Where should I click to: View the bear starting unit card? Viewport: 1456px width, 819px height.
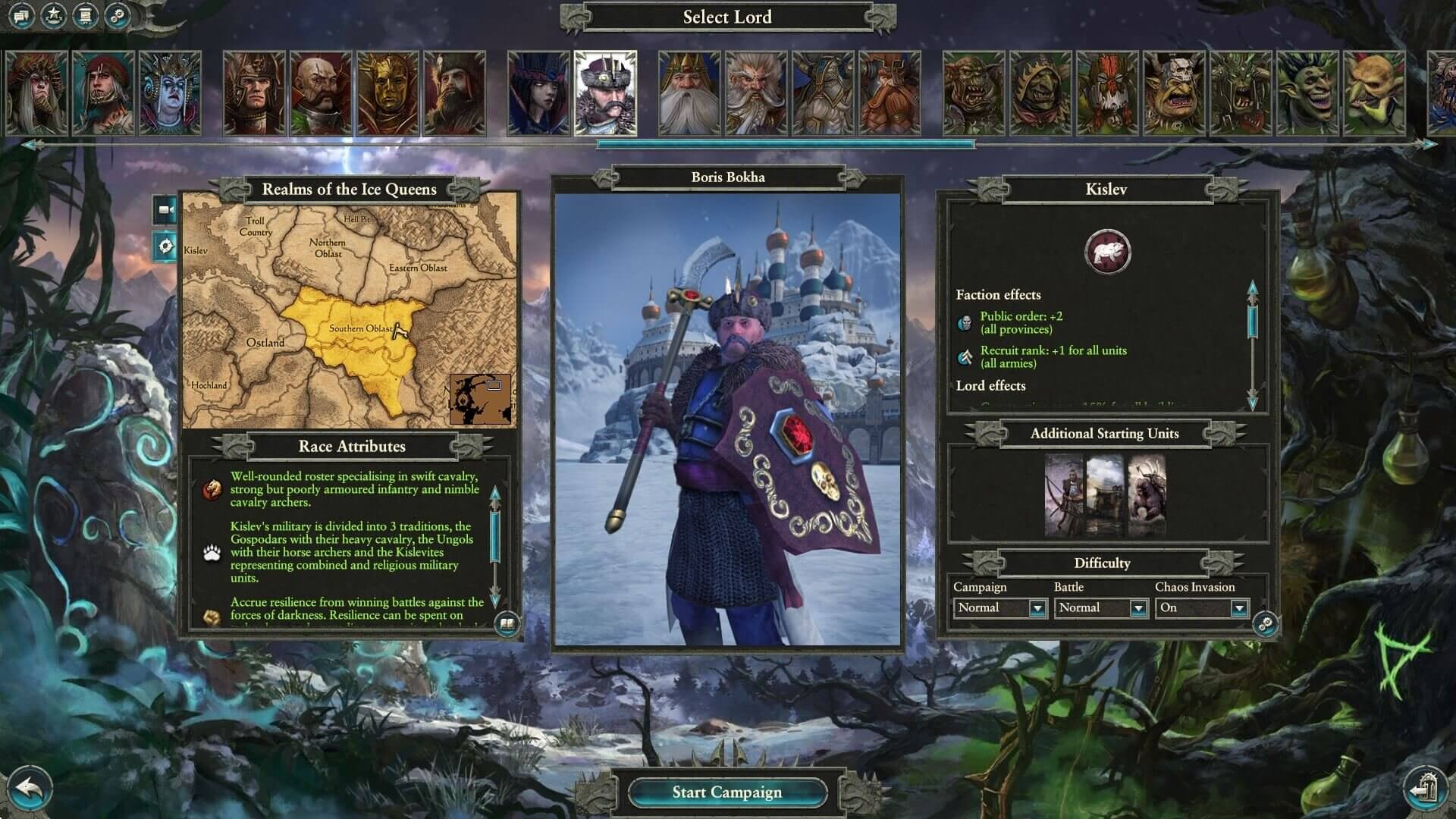(1147, 495)
